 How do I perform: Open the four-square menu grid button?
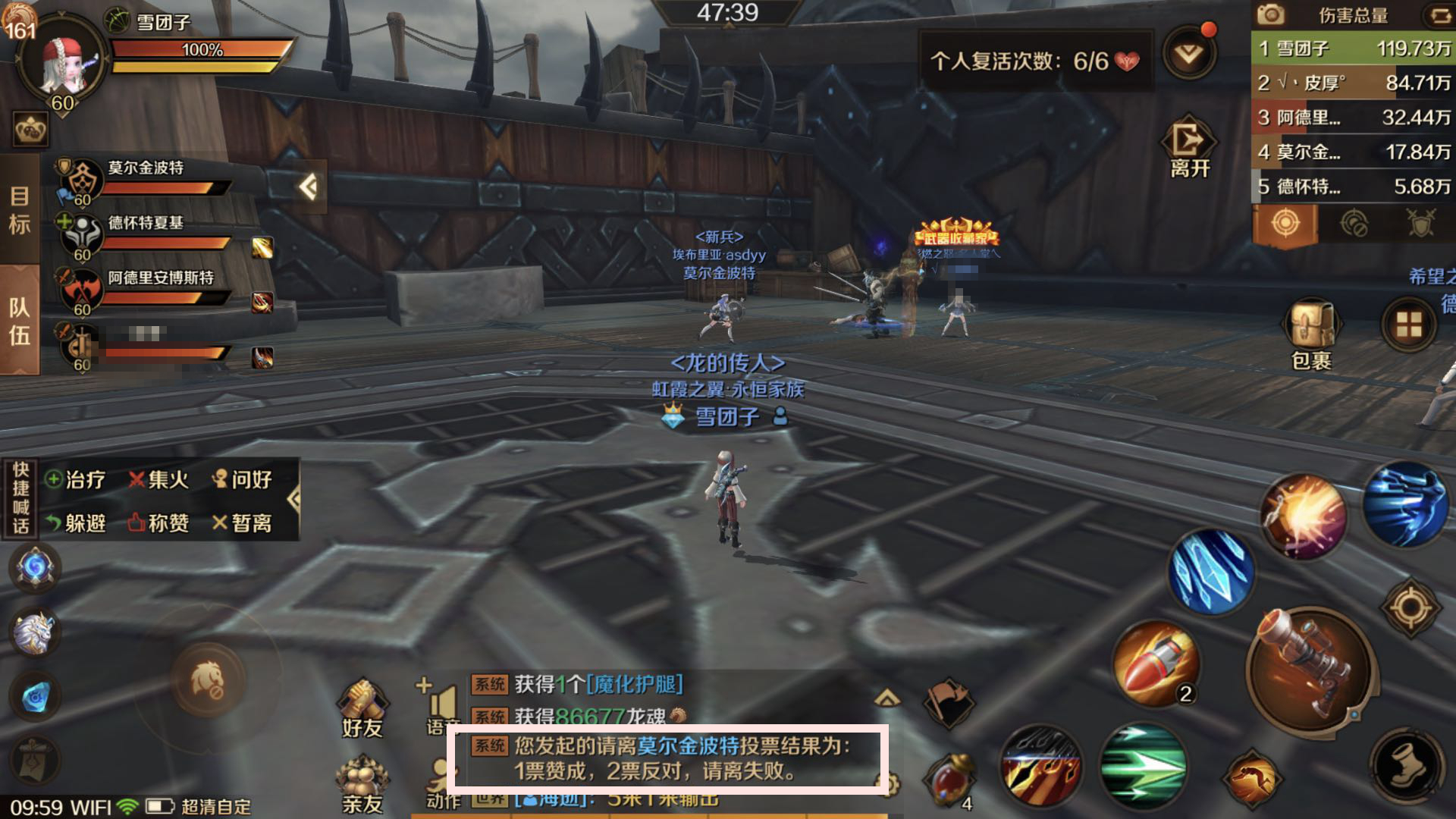tap(1409, 325)
